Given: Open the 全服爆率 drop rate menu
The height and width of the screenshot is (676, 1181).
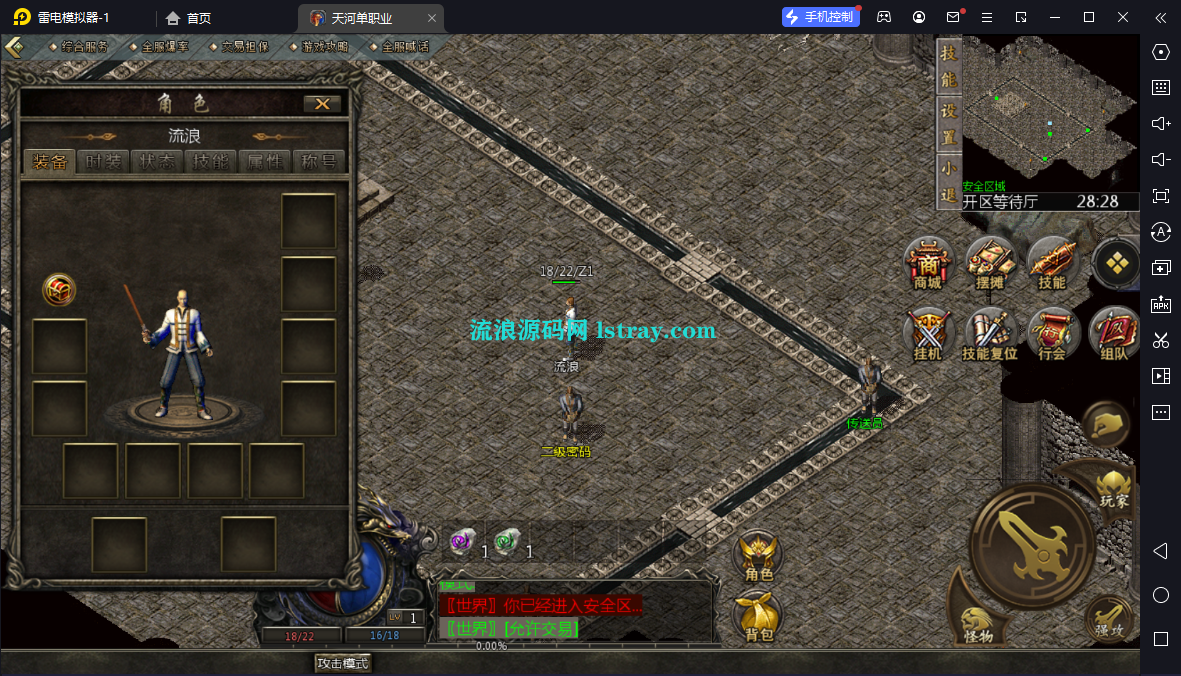Looking at the screenshot, I should tap(164, 46).
